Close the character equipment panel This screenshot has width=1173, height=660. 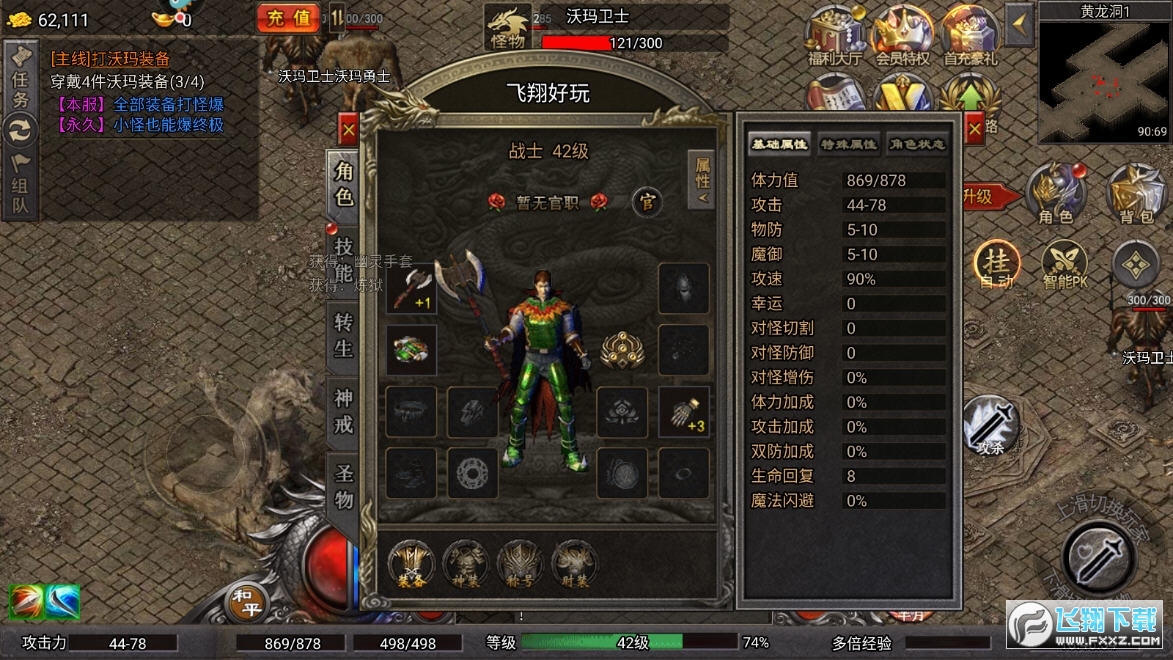click(348, 130)
